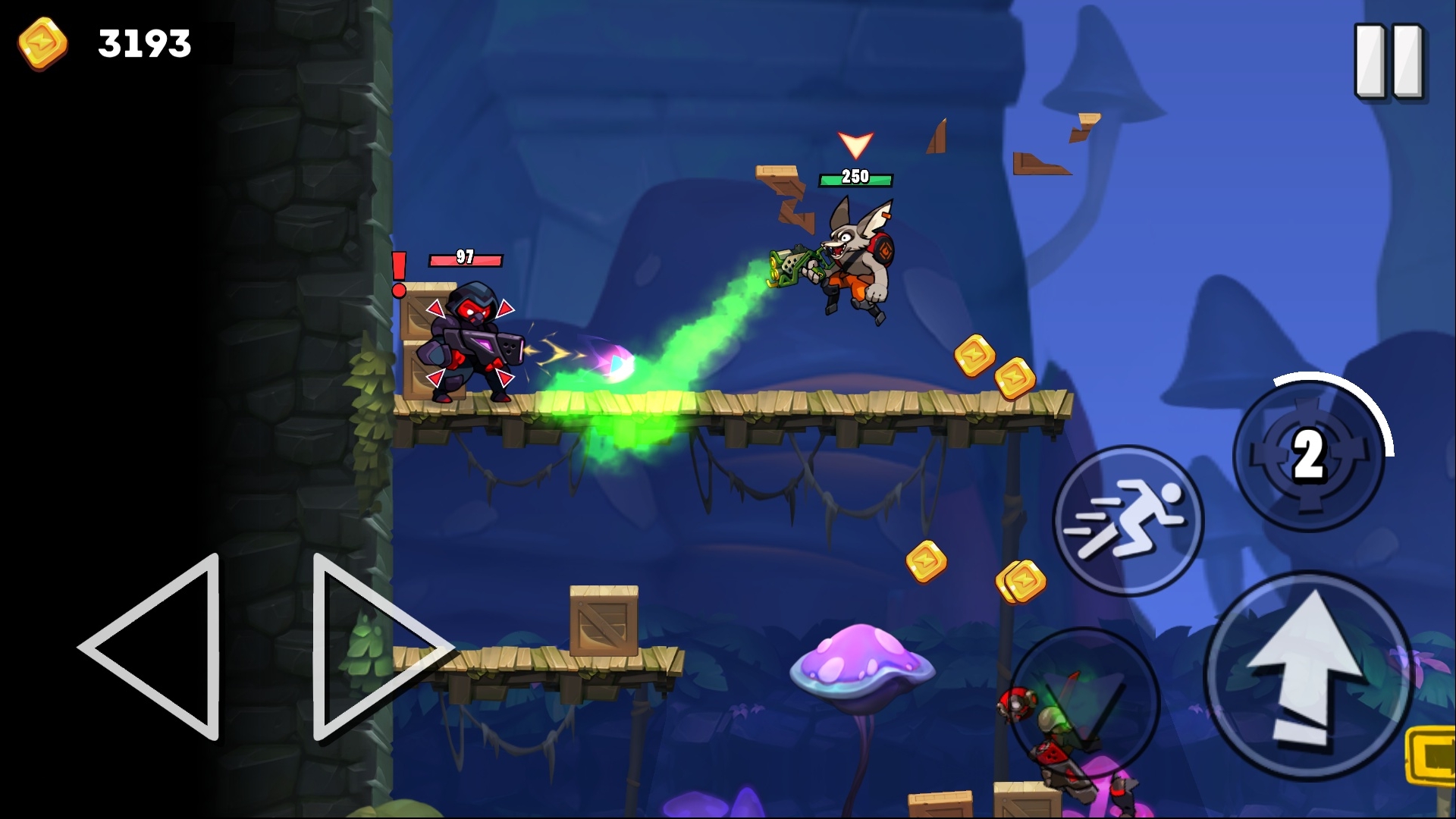Tap the gold coin icon beside the score
The width and height of the screenshot is (1456, 819).
(x=43, y=43)
